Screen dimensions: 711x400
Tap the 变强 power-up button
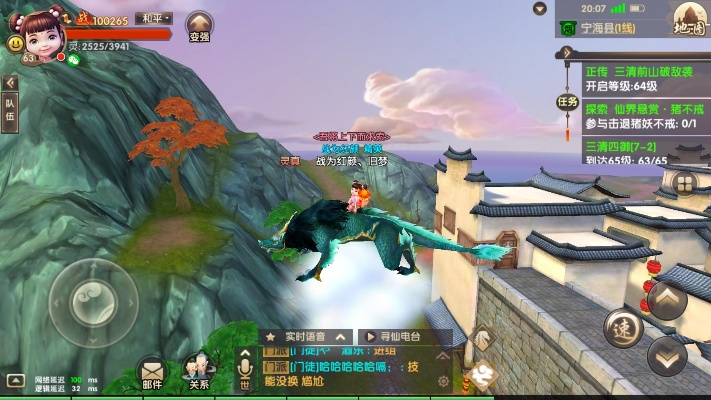199,27
